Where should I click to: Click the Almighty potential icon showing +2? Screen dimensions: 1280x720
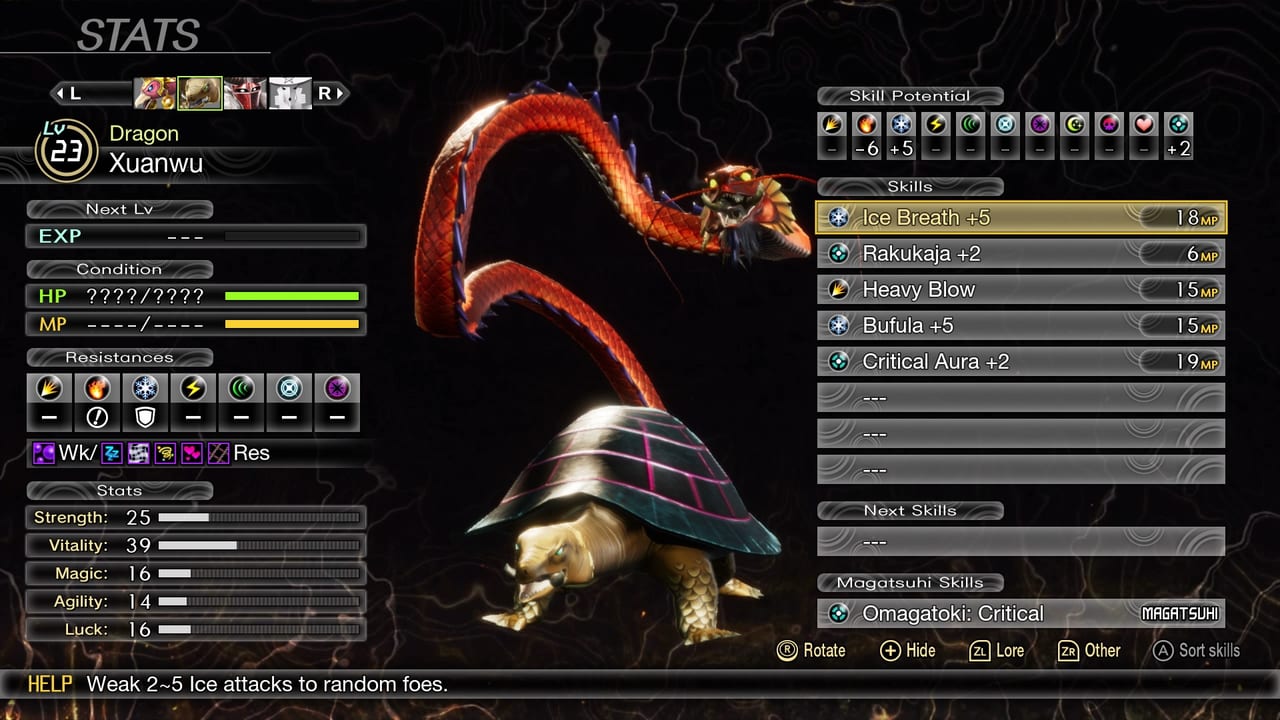1178,127
